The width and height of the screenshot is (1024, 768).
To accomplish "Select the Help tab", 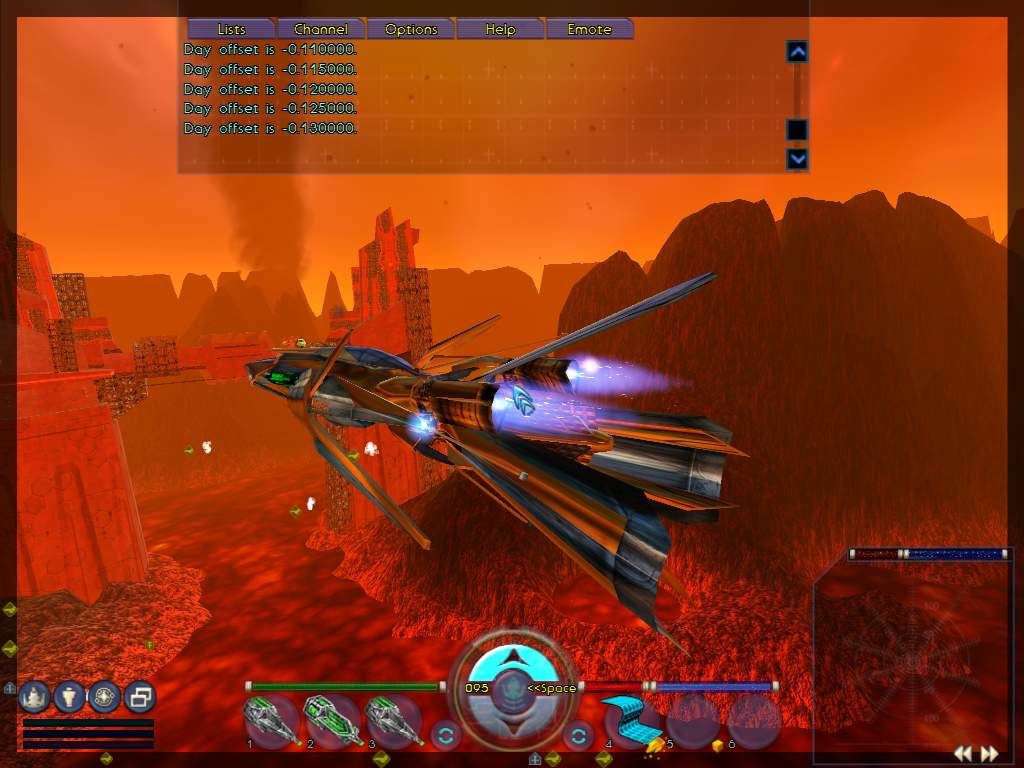I will (500, 29).
